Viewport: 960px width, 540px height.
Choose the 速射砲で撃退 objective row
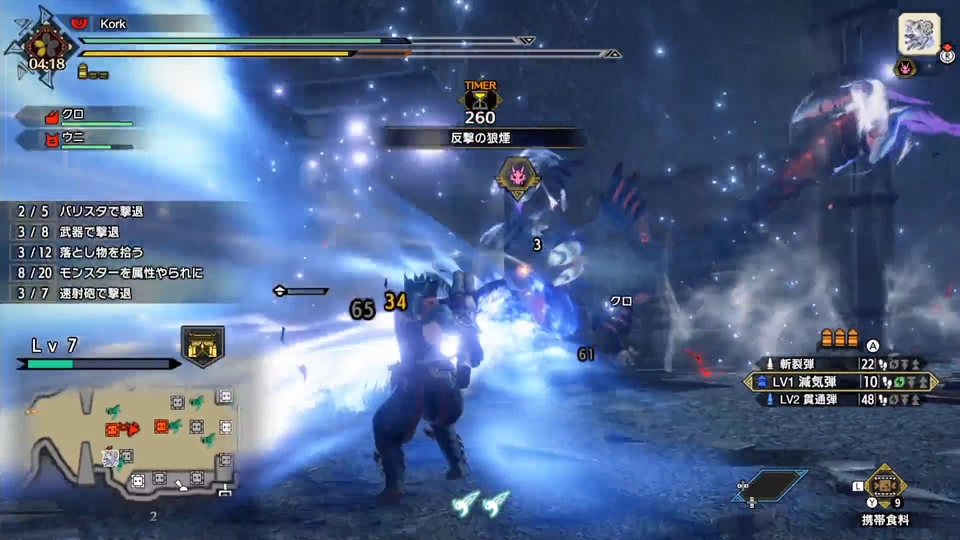point(88,293)
